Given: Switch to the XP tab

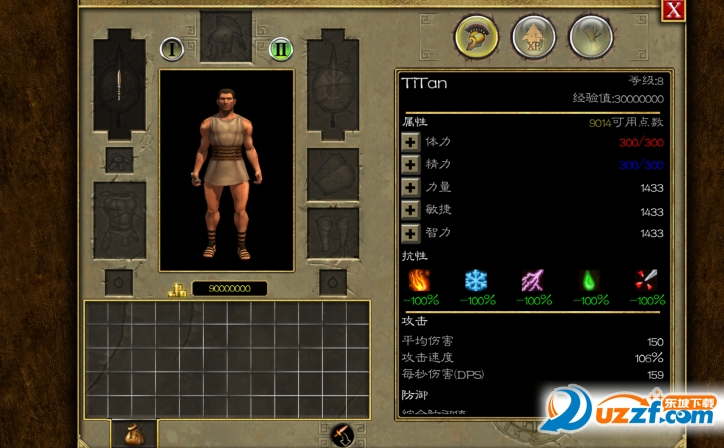Looking at the screenshot, I should tap(534, 38).
